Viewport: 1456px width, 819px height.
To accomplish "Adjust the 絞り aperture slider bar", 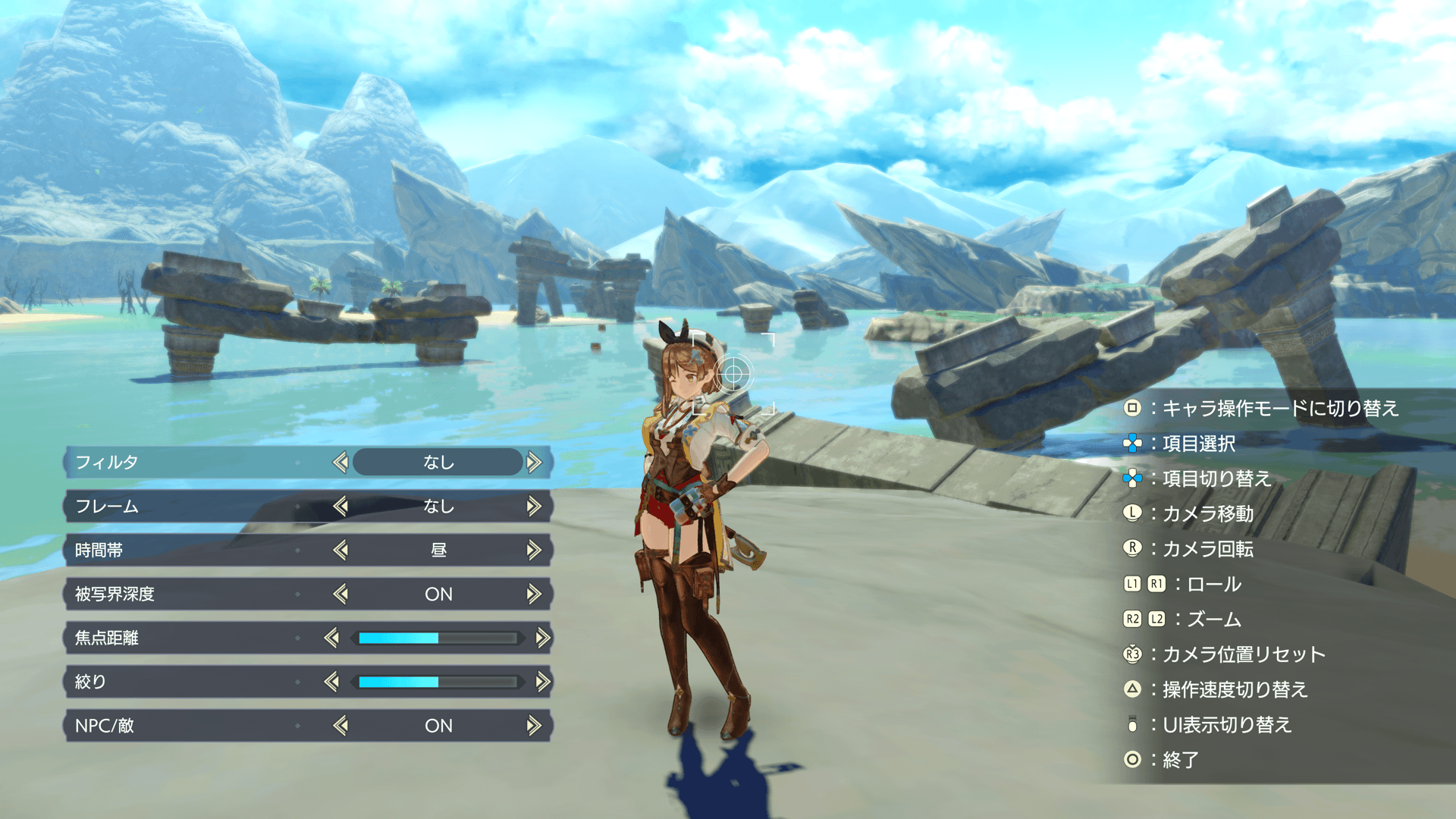I will [438, 682].
